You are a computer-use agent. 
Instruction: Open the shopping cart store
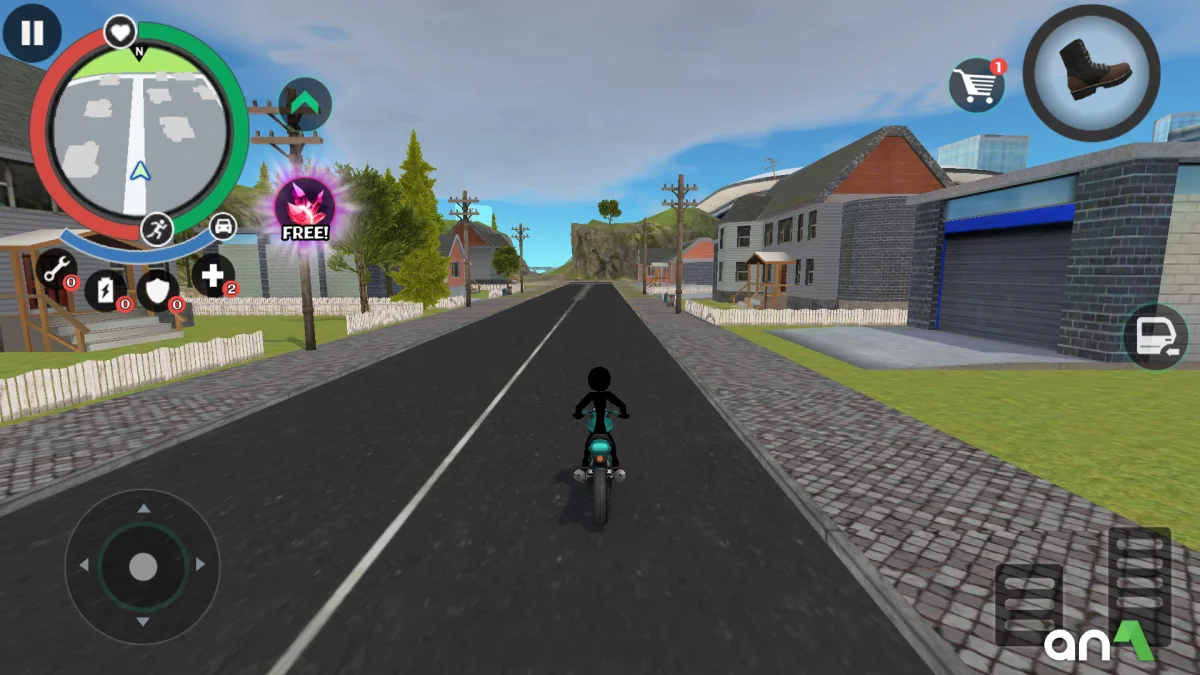point(976,85)
